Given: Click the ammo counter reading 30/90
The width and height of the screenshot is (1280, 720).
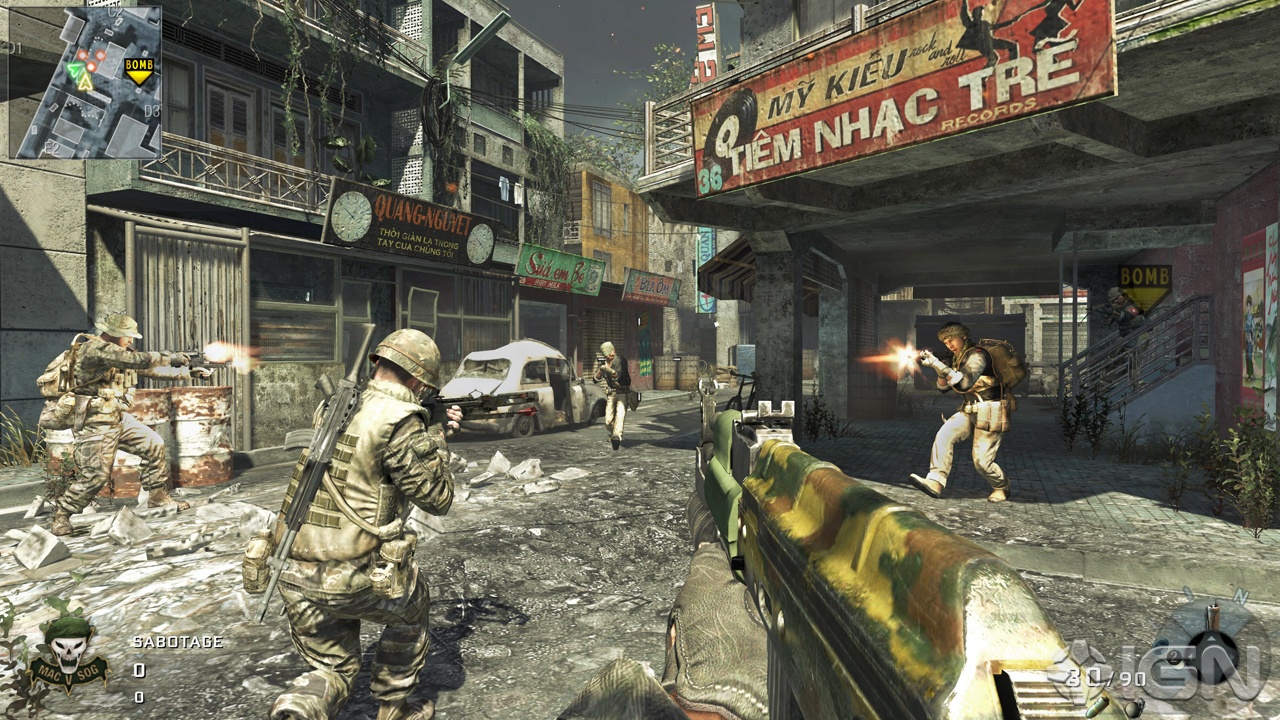Looking at the screenshot, I should 1106,677.
